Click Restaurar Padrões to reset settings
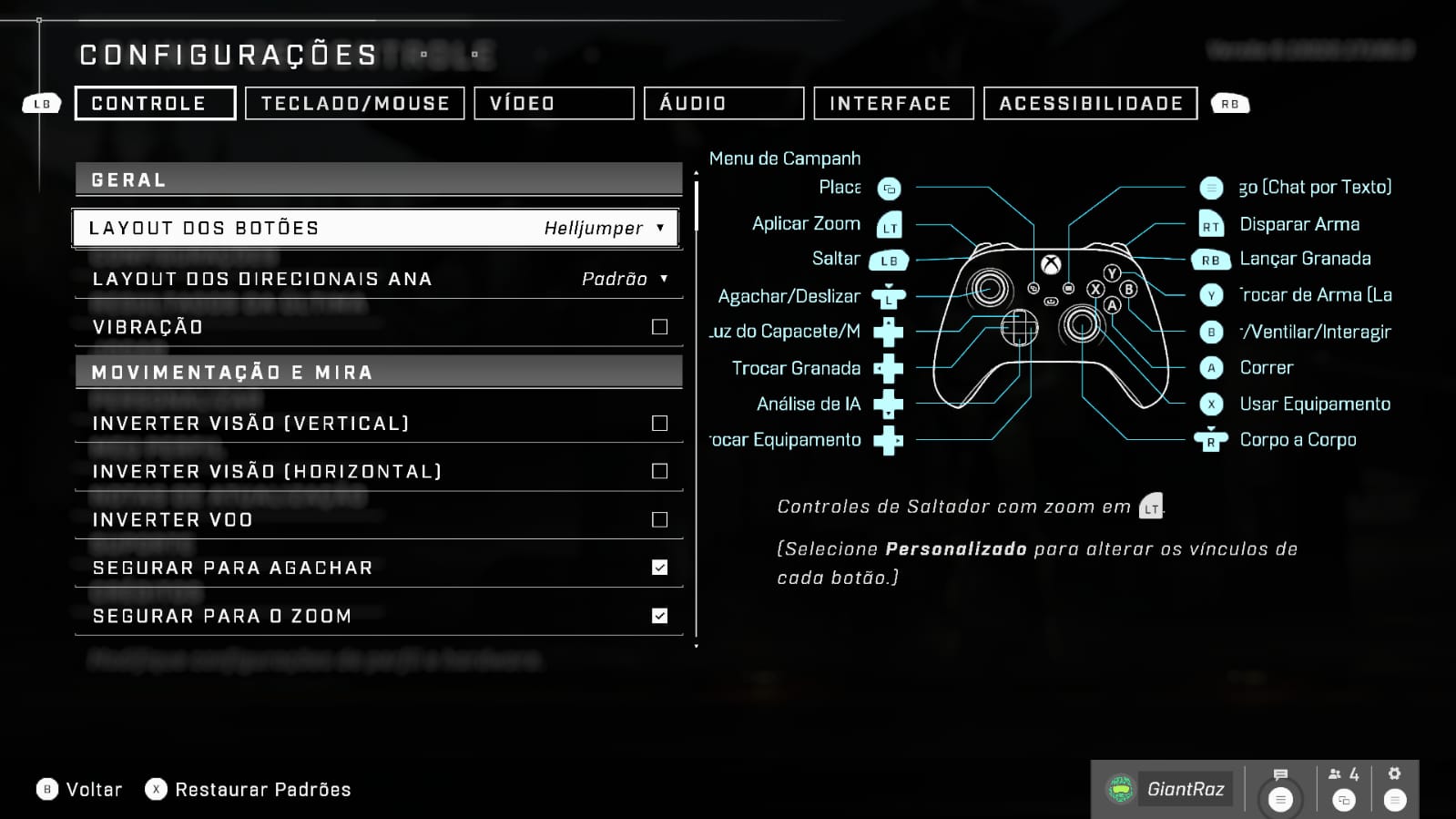The width and height of the screenshot is (1456, 819). click(x=249, y=790)
